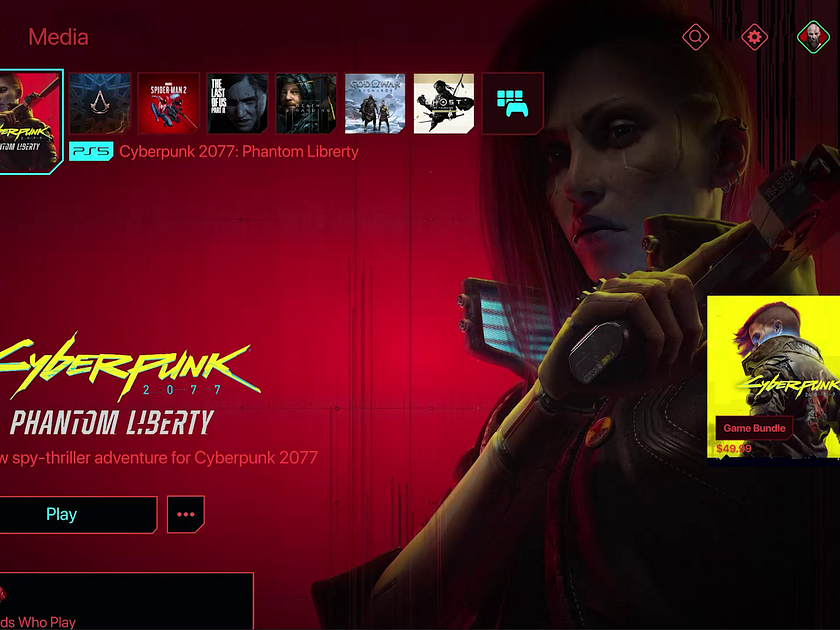Open the three-dots more options button

coord(185,514)
